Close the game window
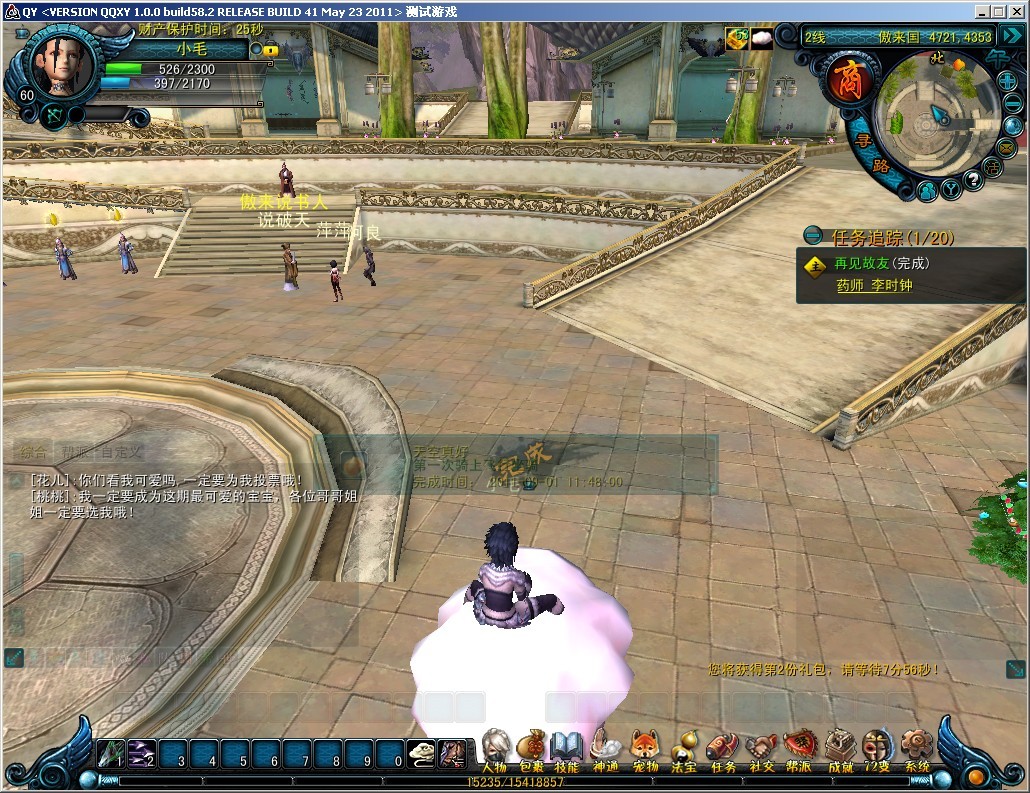Viewport: 1030px width, 793px height. click(x=1018, y=11)
